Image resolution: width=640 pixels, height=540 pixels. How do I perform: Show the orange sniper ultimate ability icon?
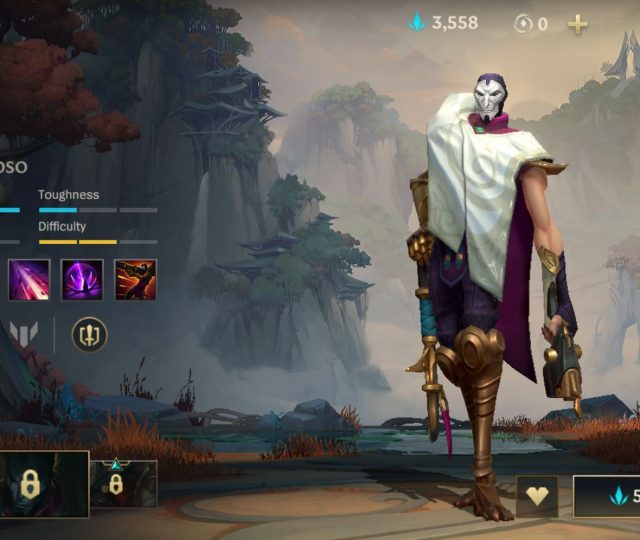(135, 280)
